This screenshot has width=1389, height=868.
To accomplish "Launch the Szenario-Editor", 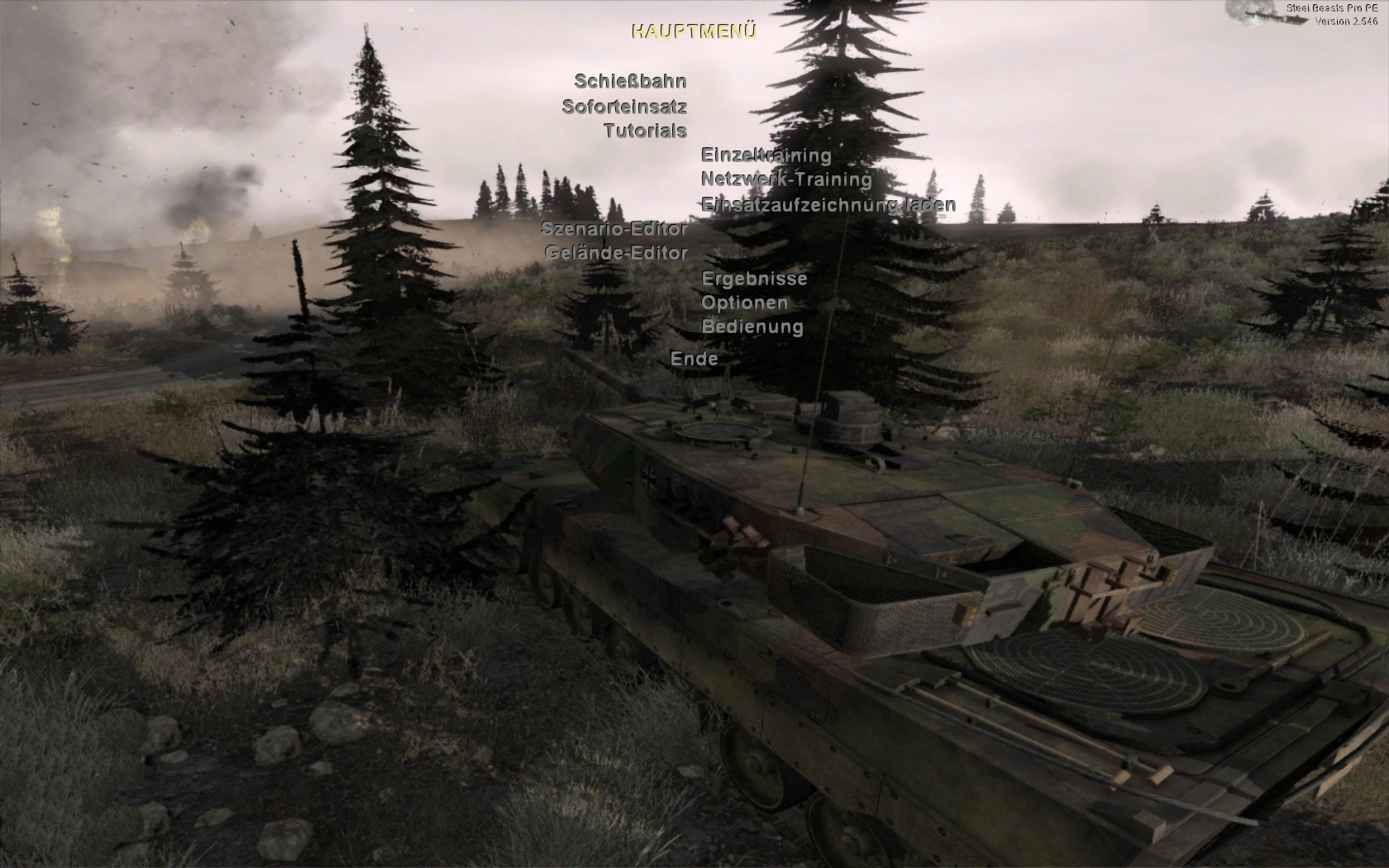I will pyautogui.click(x=614, y=228).
